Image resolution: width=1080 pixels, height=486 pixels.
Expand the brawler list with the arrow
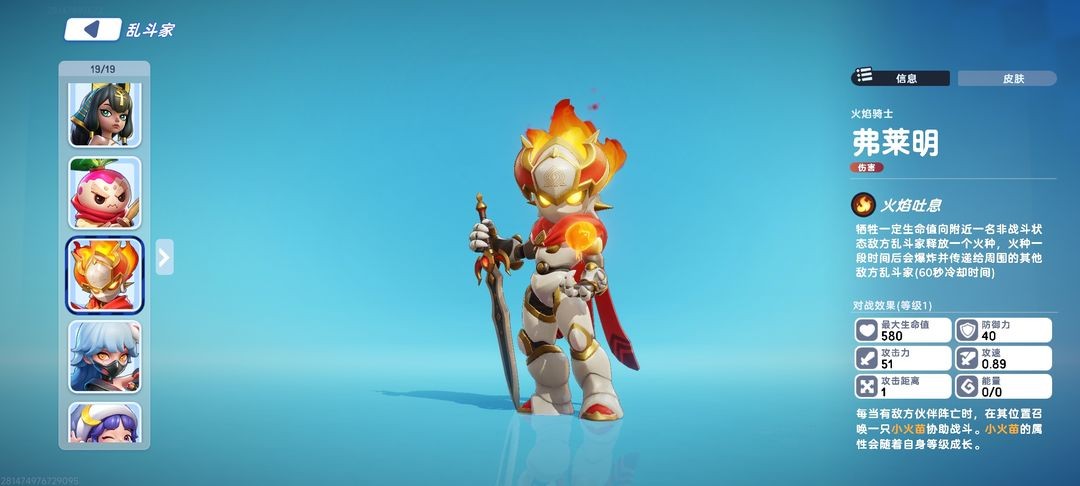pyautogui.click(x=165, y=257)
